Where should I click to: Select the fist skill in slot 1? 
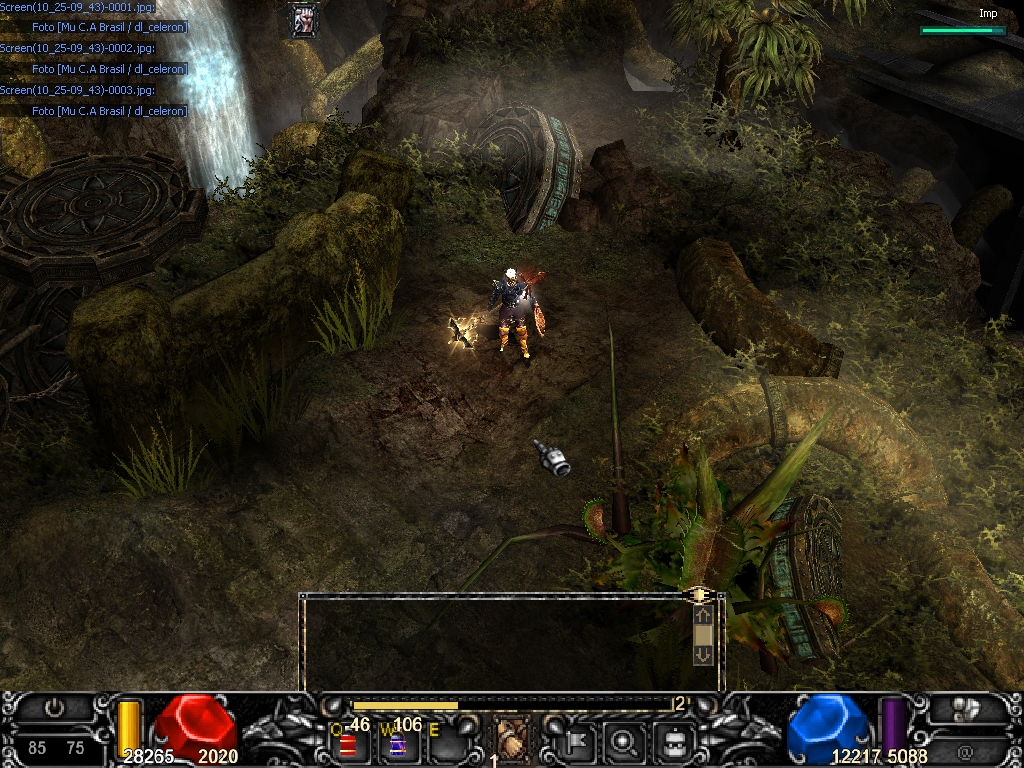tap(513, 739)
